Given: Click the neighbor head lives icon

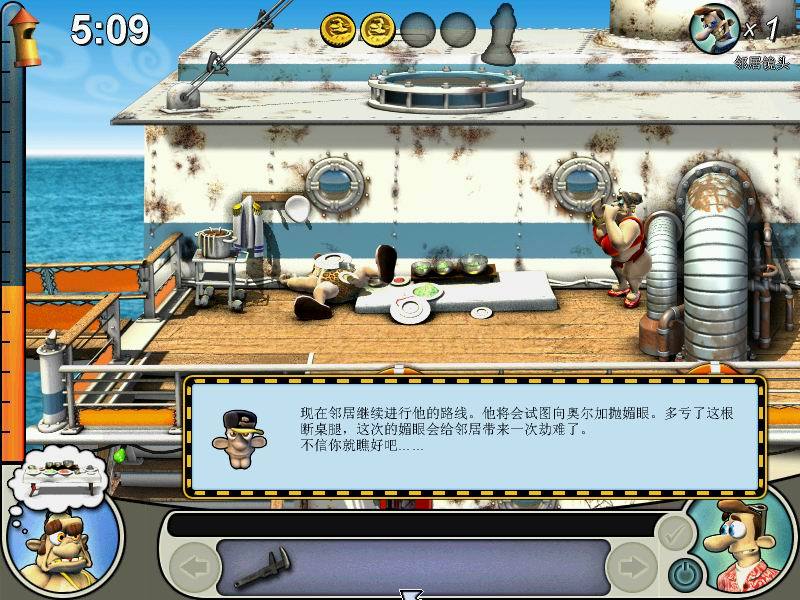Looking at the screenshot, I should (715, 28).
